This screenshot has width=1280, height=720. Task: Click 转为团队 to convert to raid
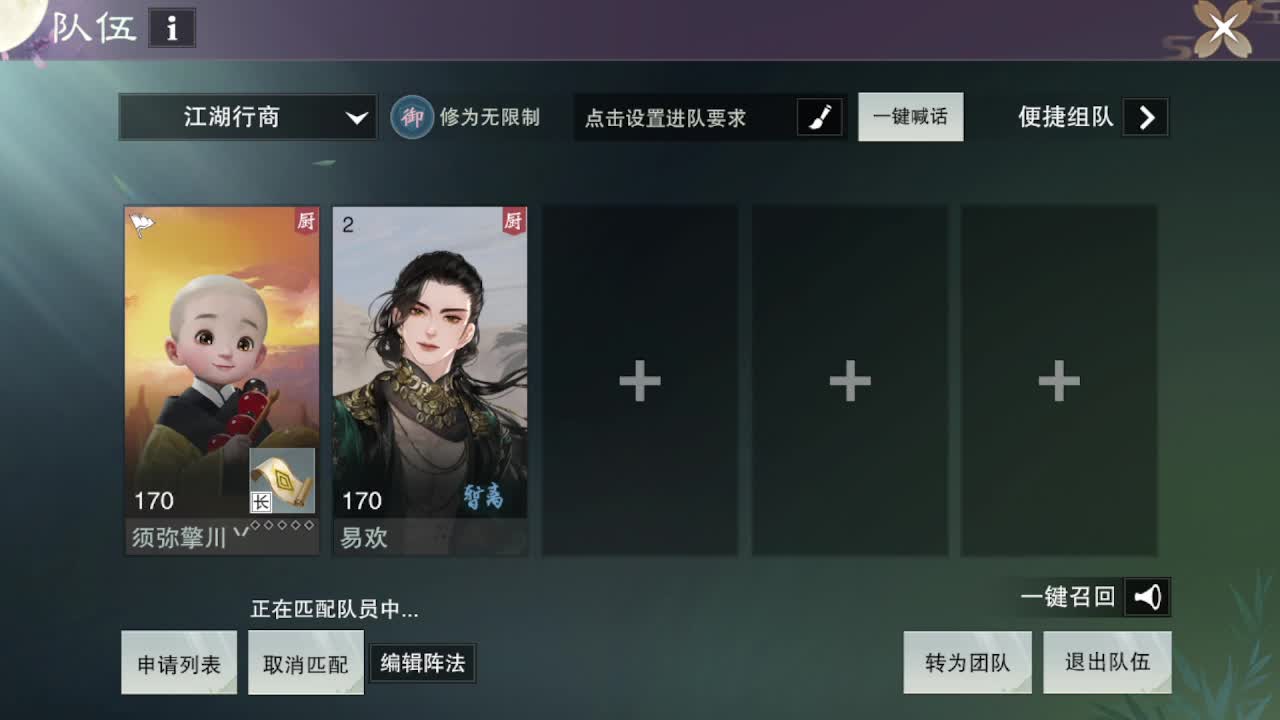point(967,662)
